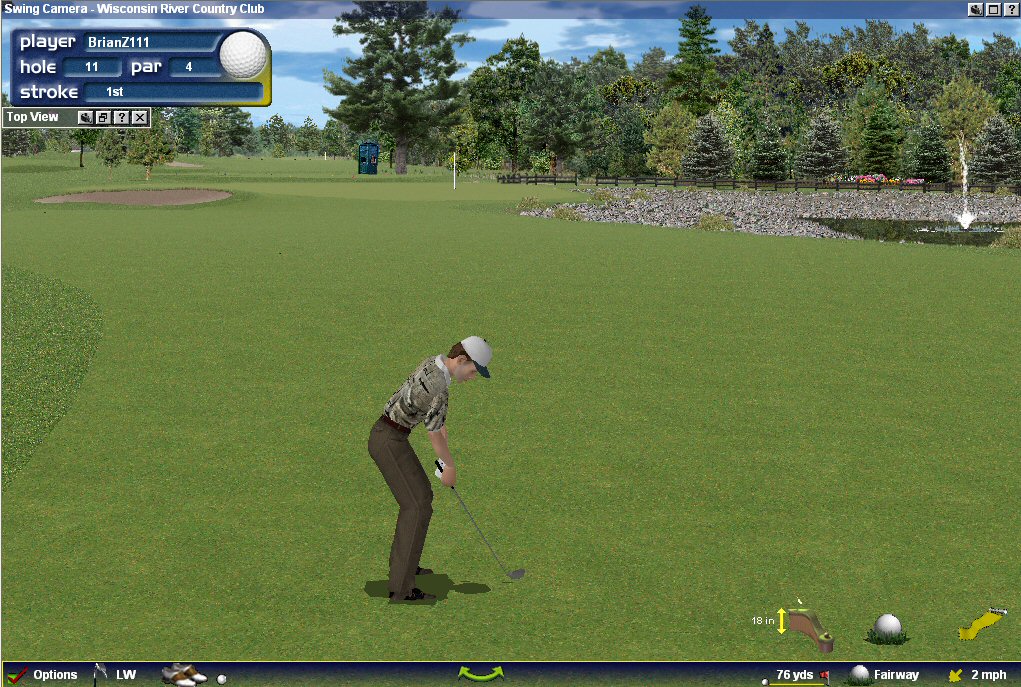Open the Options menu
Image resolution: width=1021 pixels, height=687 pixels.
pyautogui.click(x=44, y=675)
